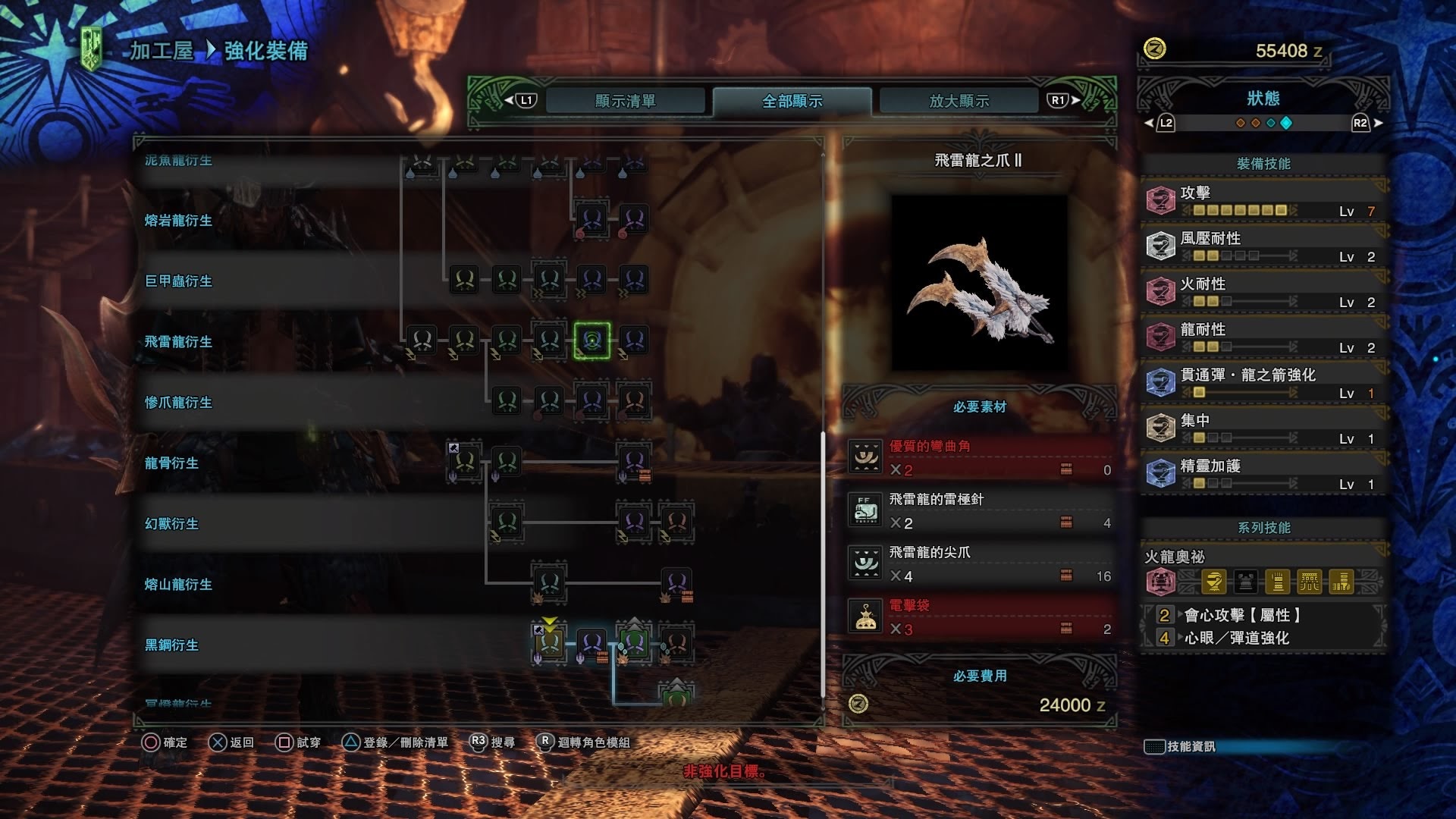
Task: Select the highlighted 飛雷龍之爪 II weapon node
Action: pos(591,340)
